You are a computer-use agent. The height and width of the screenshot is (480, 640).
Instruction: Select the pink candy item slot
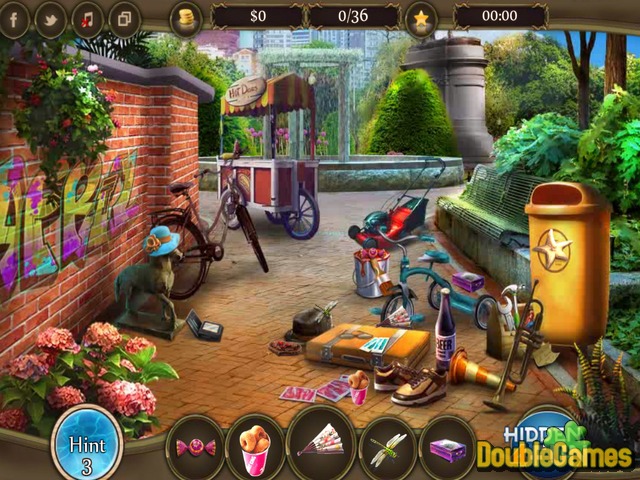[193, 444]
